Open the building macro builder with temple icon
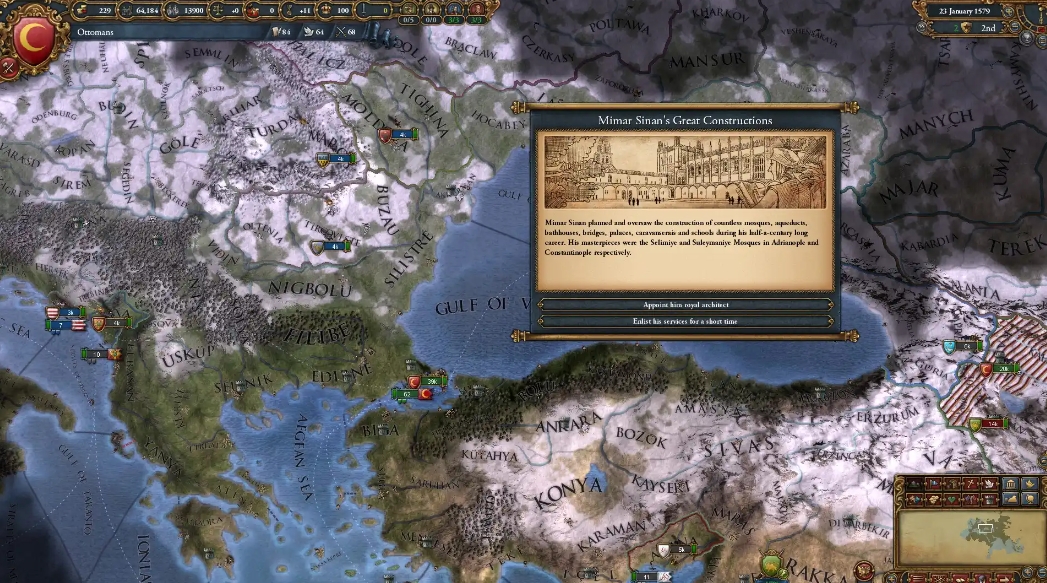The image size is (1047, 583). (x=1009, y=485)
